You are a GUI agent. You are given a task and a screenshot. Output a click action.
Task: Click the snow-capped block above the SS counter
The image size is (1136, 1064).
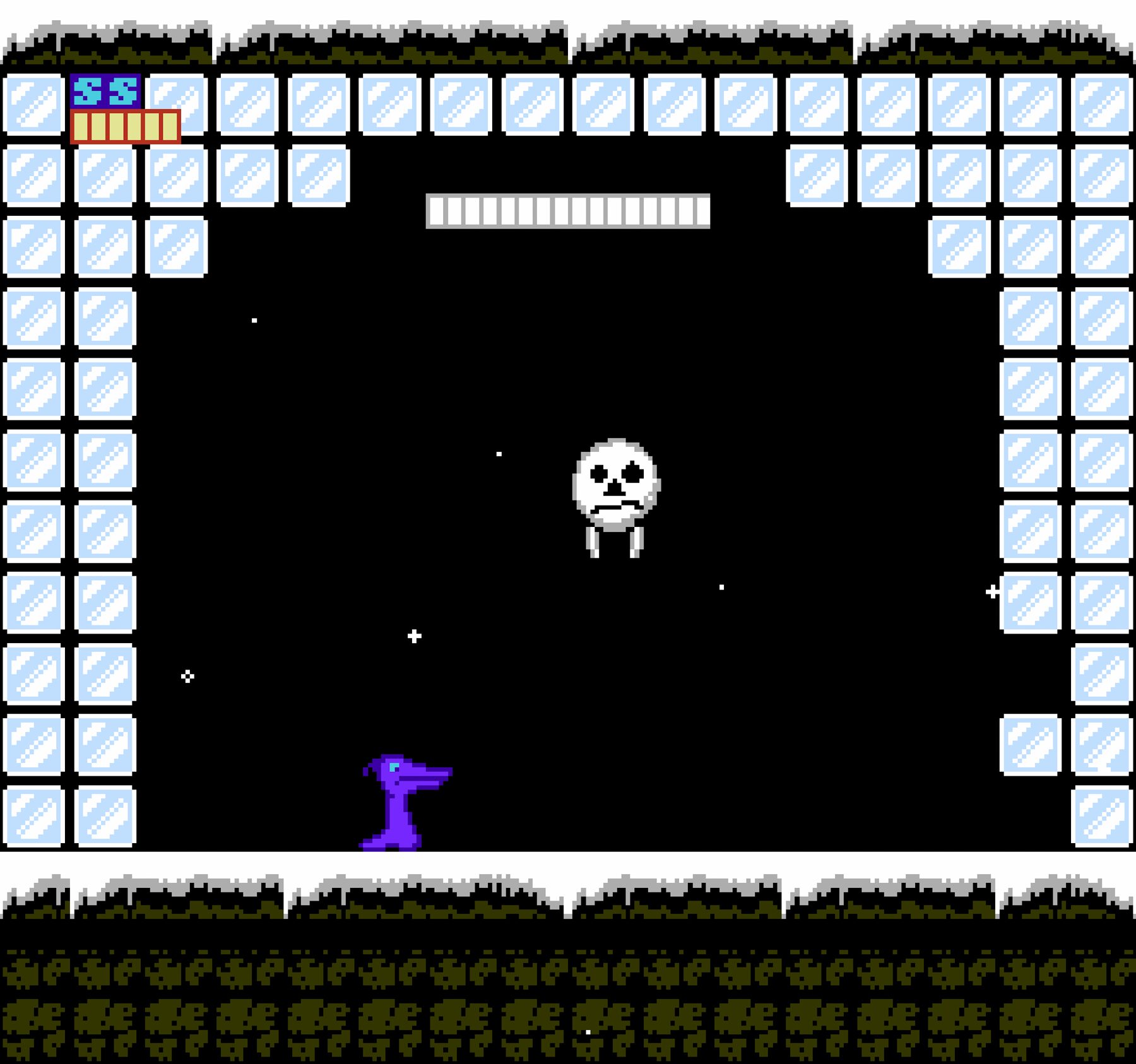[107, 38]
